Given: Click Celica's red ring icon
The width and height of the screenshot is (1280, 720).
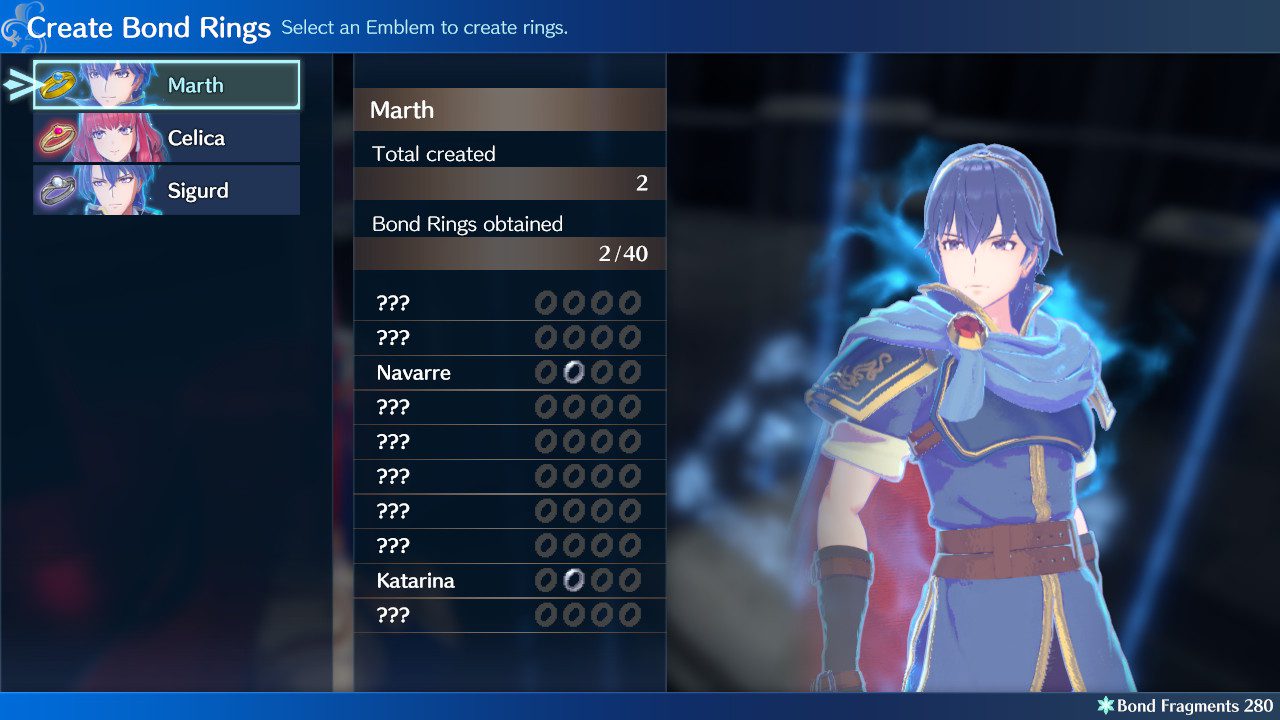Looking at the screenshot, I should tap(58, 137).
